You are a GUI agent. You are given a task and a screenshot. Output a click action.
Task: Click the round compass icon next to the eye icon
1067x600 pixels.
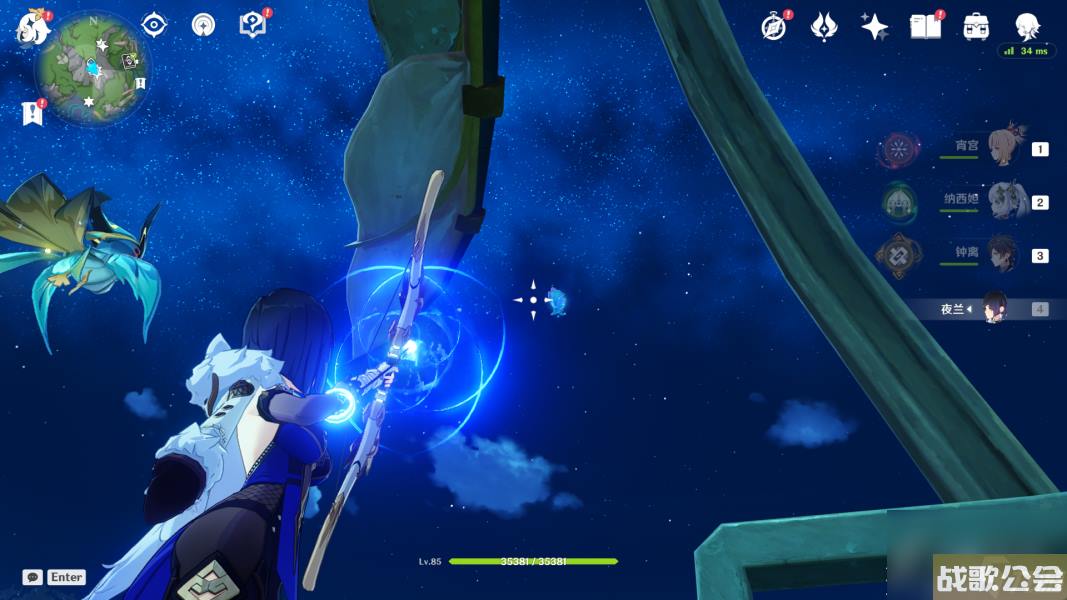tap(204, 24)
